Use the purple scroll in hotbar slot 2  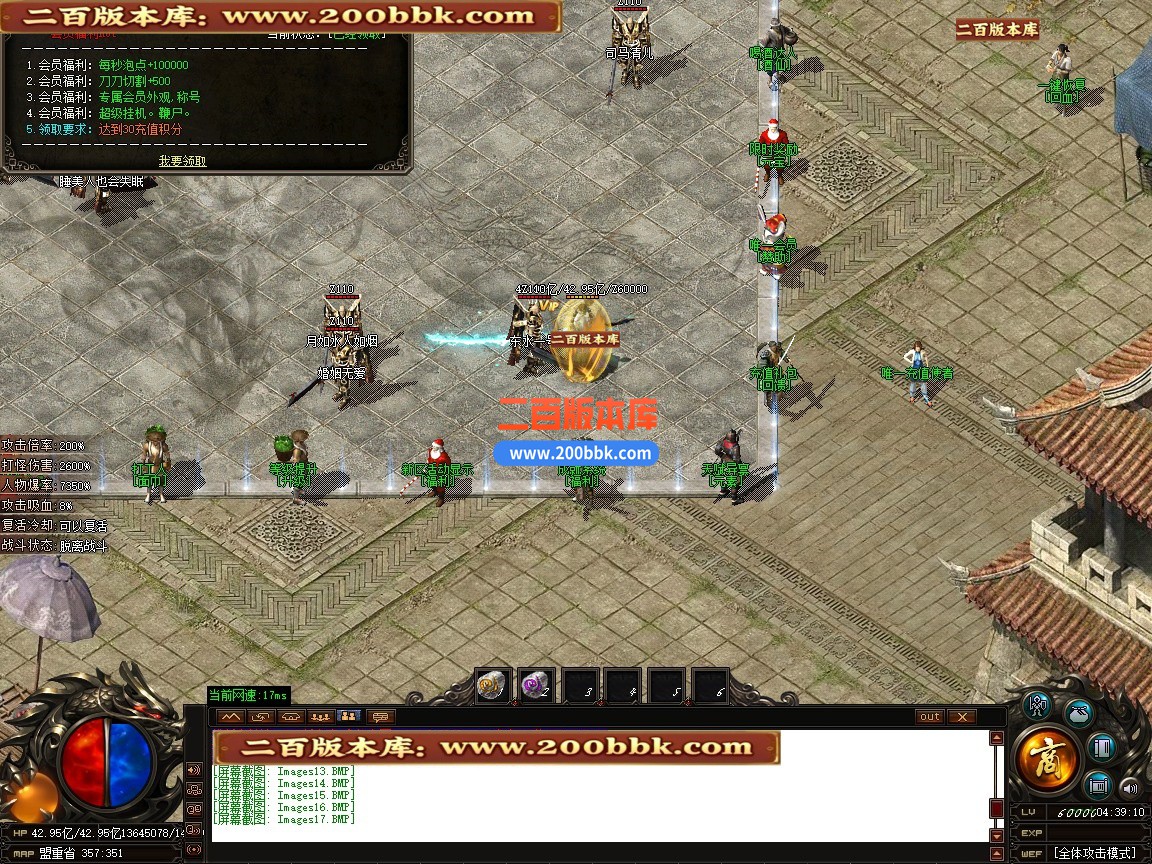coord(536,687)
